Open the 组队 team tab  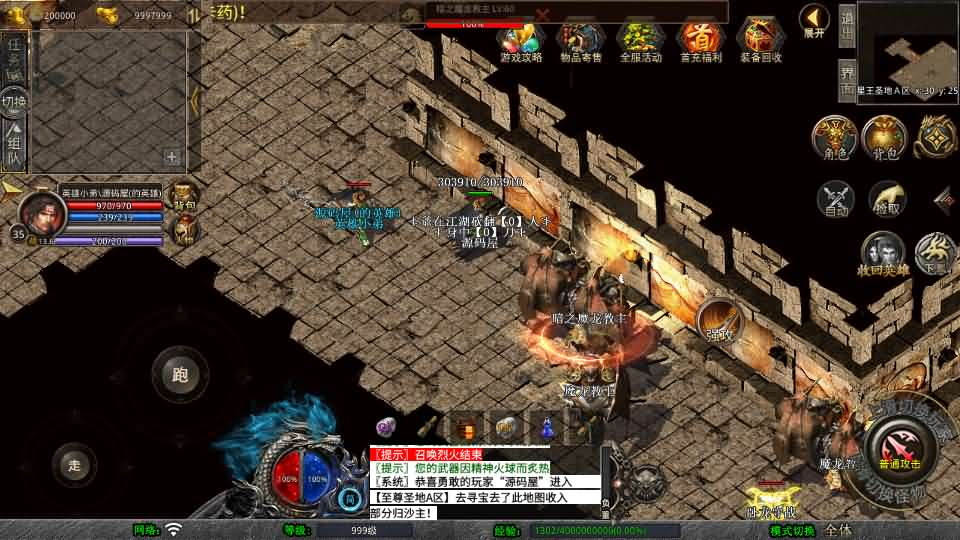click(14, 145)
